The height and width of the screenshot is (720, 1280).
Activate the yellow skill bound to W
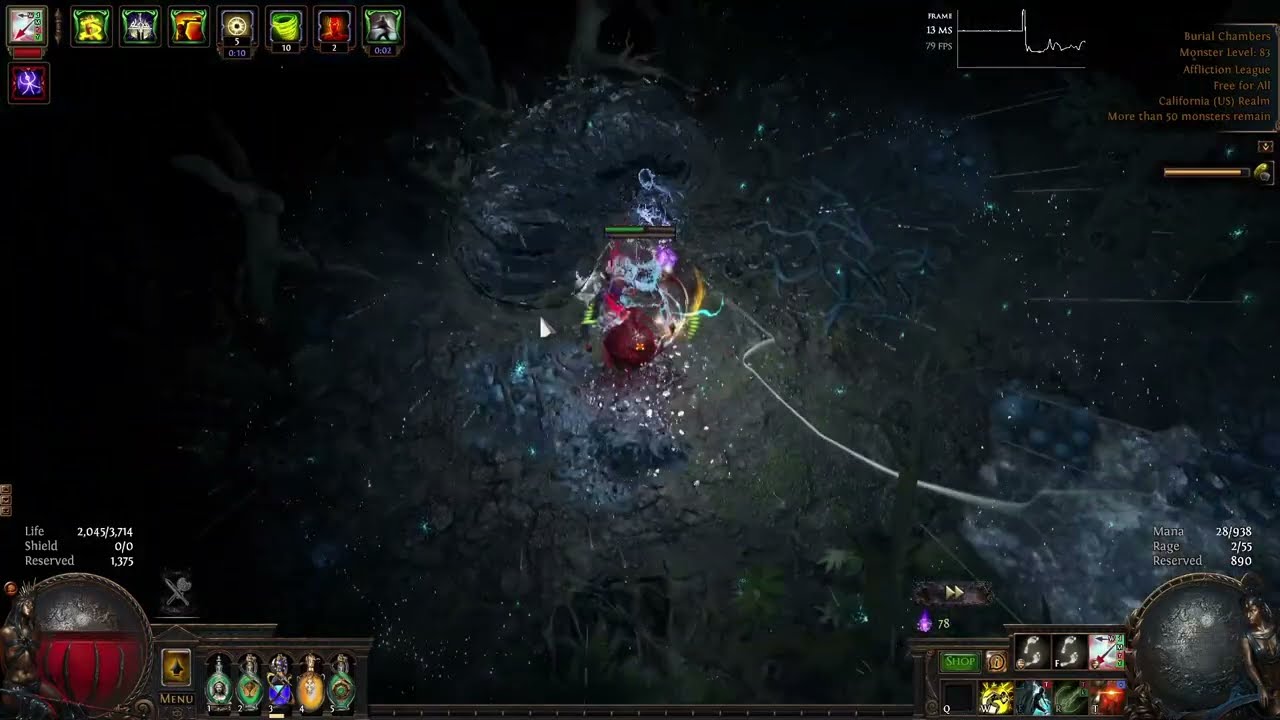(995, 697)
